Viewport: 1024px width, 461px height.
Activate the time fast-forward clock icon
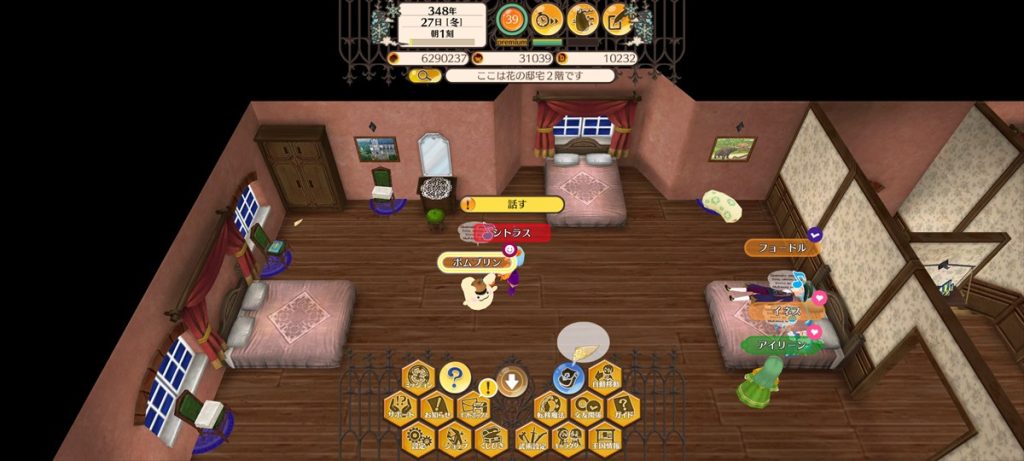coord(547,19)
